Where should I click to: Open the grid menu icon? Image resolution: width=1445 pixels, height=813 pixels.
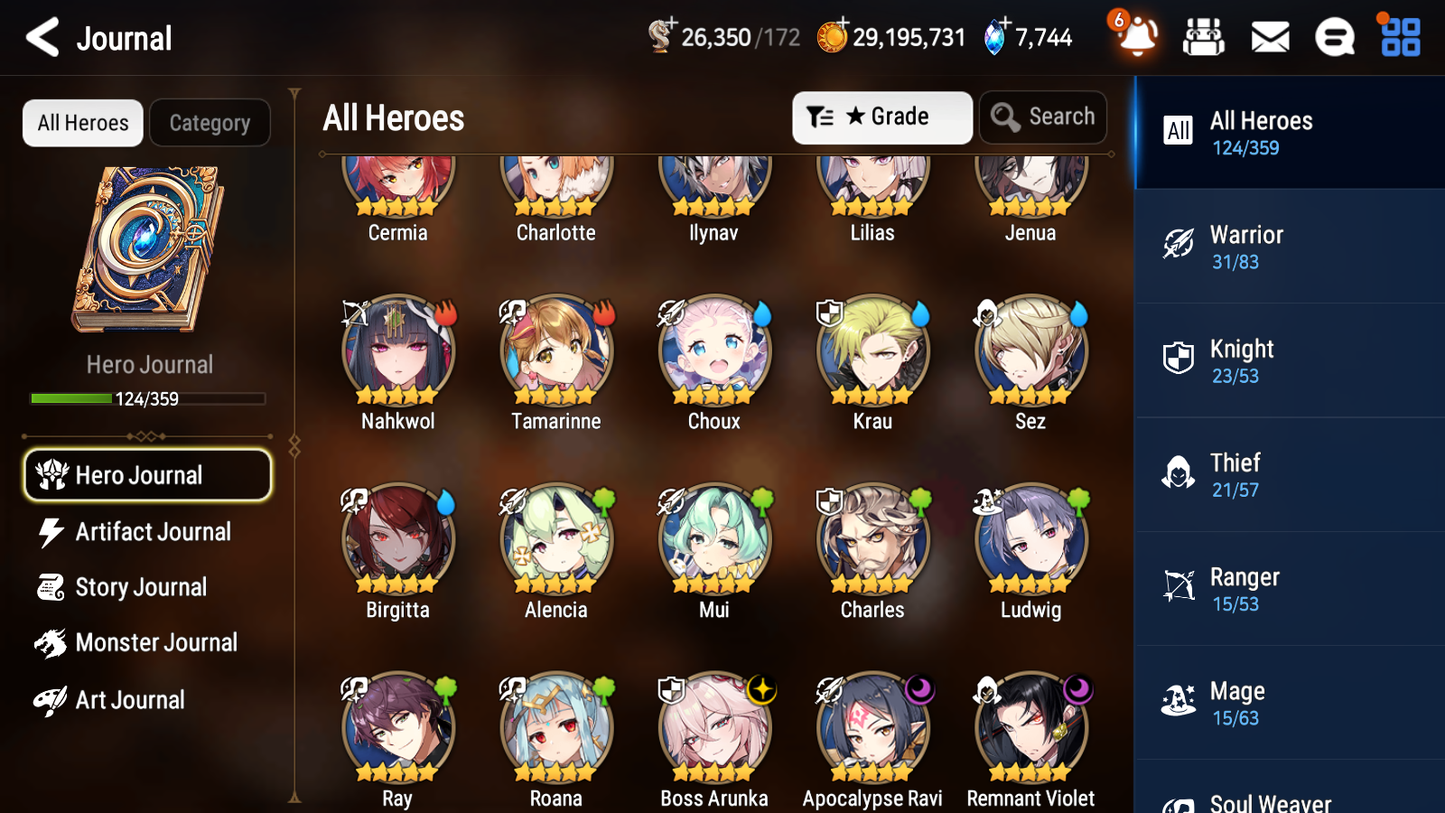[1398, 36]
